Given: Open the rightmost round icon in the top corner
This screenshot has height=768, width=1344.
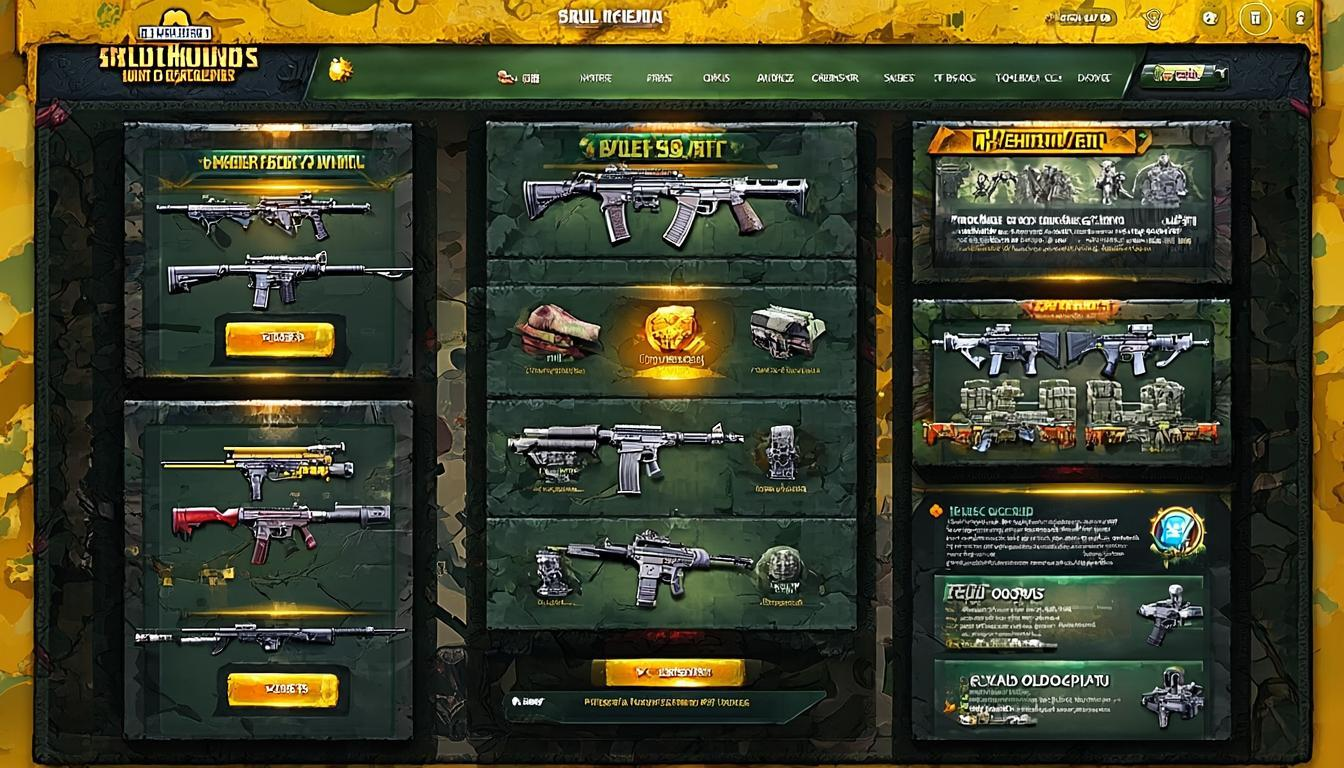Looking at the screenshot, I should [1300, 17].
